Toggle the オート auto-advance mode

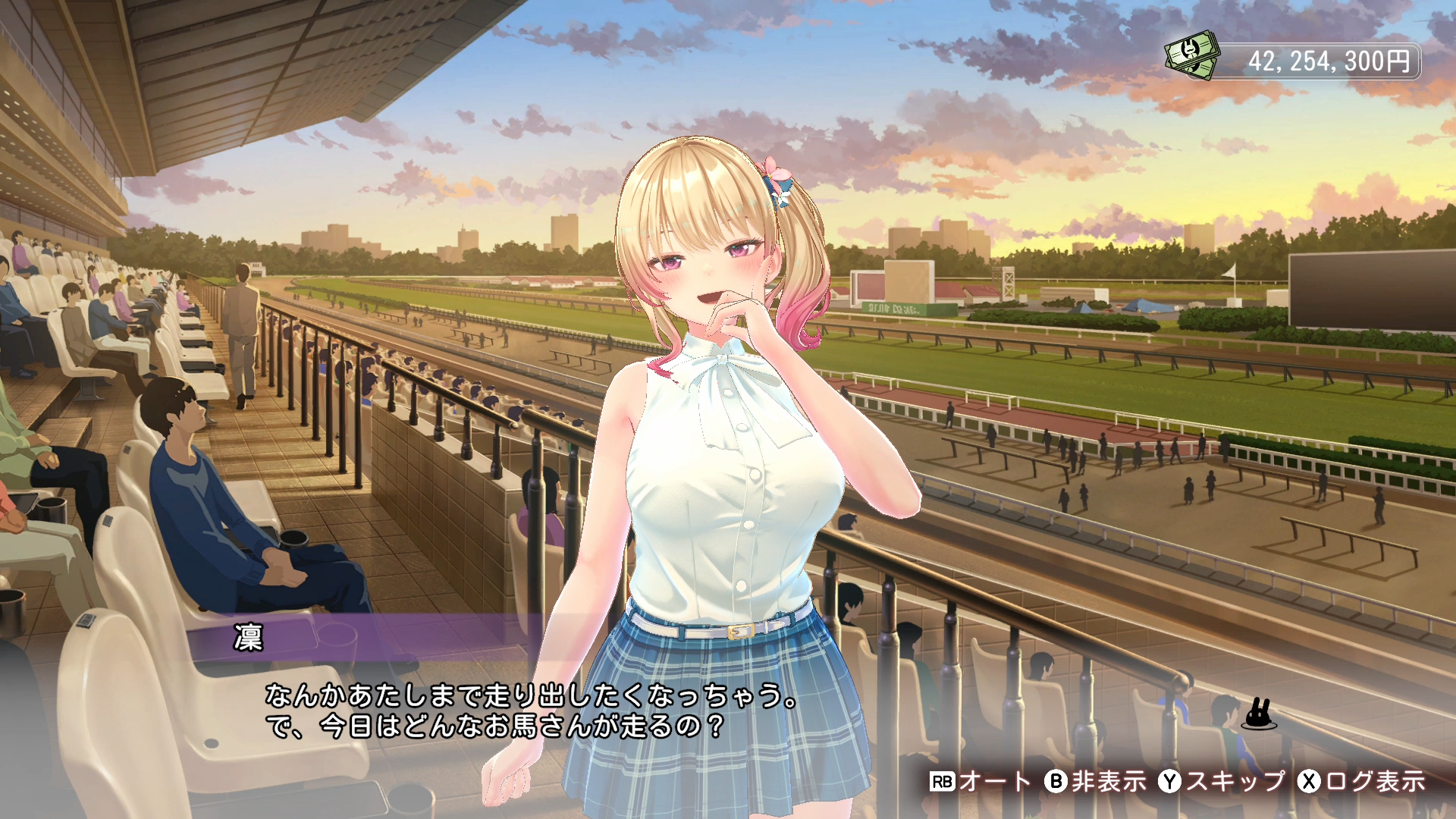tap(980, 781)
